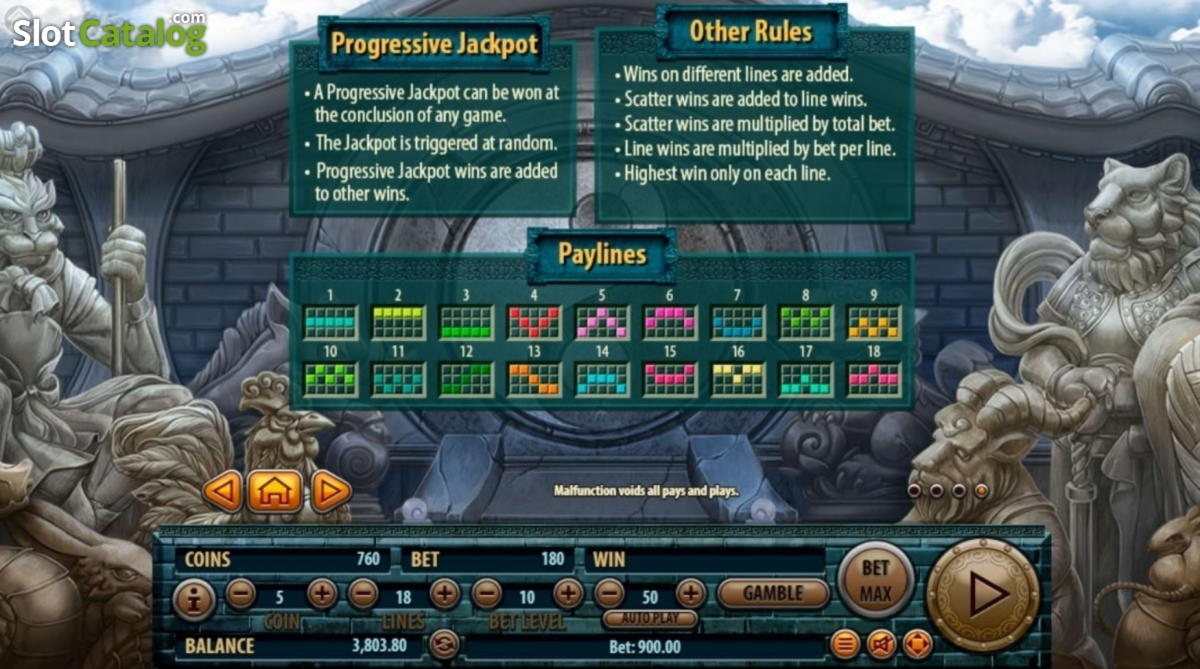
Task: Spin the reels with the play button
Action: (983, 594)
